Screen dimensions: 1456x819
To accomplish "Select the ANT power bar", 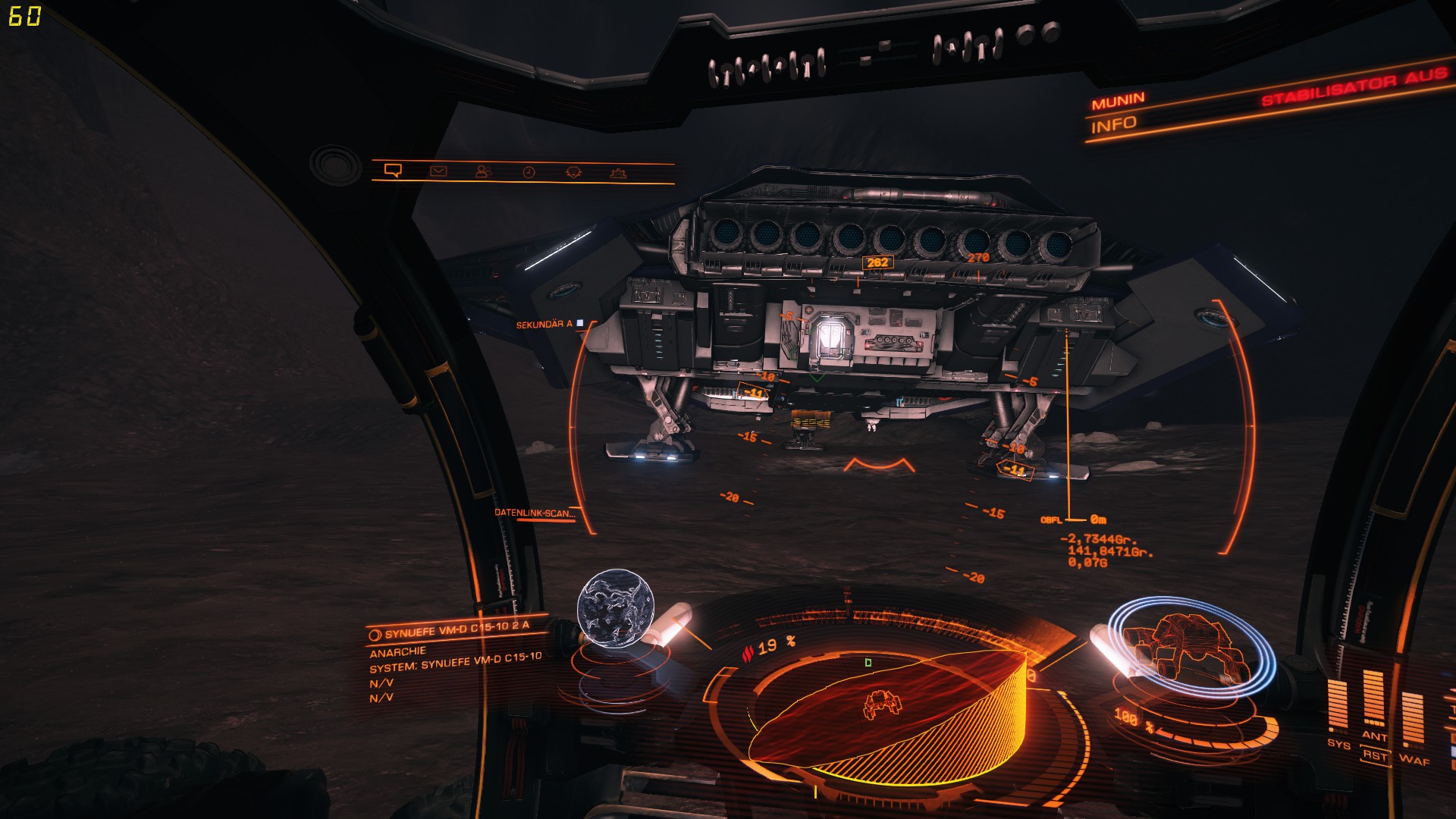I will point(1373,698).
